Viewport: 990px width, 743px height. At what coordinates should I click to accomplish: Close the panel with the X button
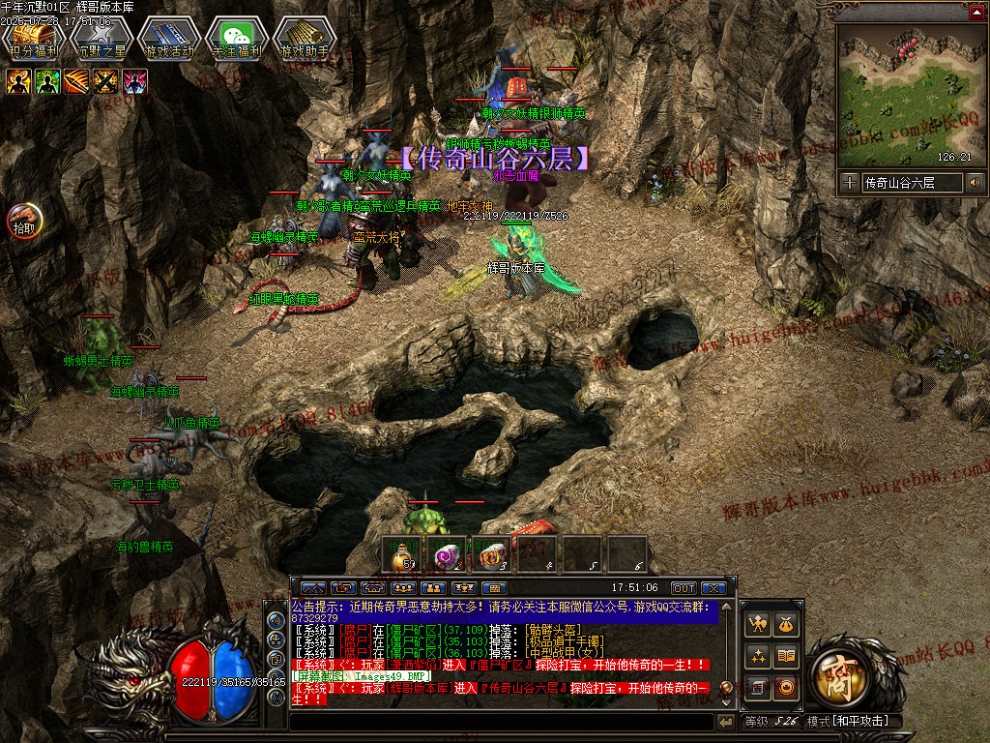[713, 588]
